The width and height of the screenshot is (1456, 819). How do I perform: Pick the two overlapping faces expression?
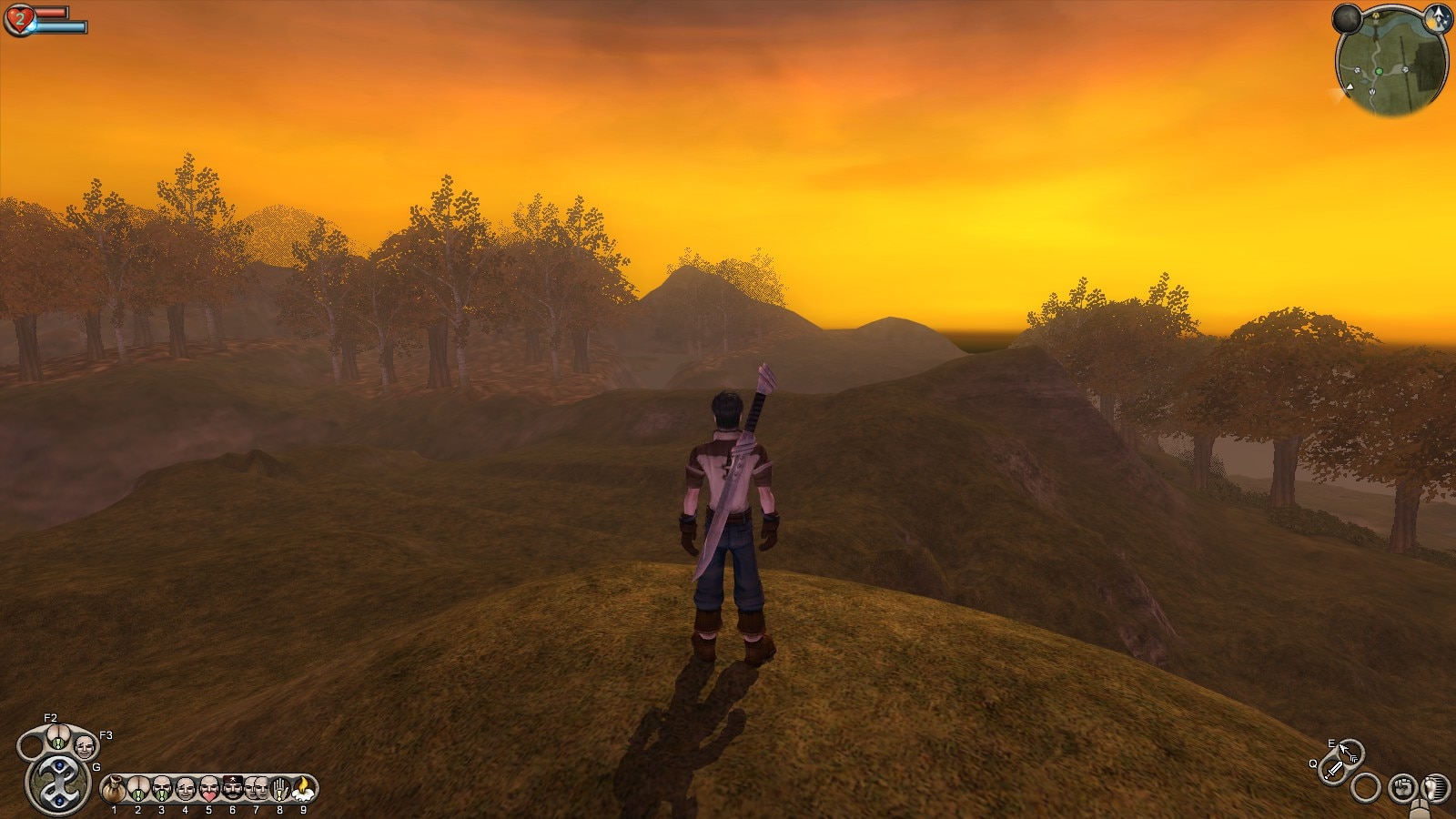pos(256,788)
